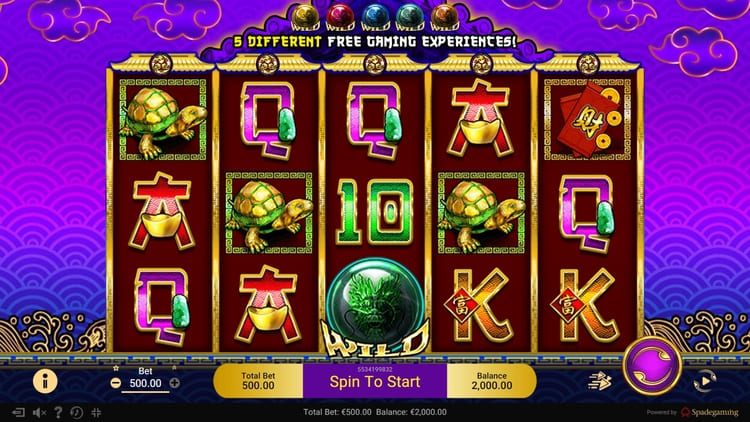
Task: Open the Total Bet 500.00 panel
Action: click(258, 381)
